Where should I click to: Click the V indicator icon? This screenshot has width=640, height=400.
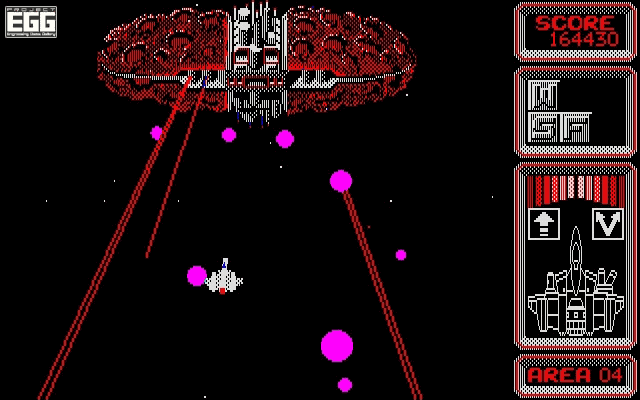tap(607, 223)
